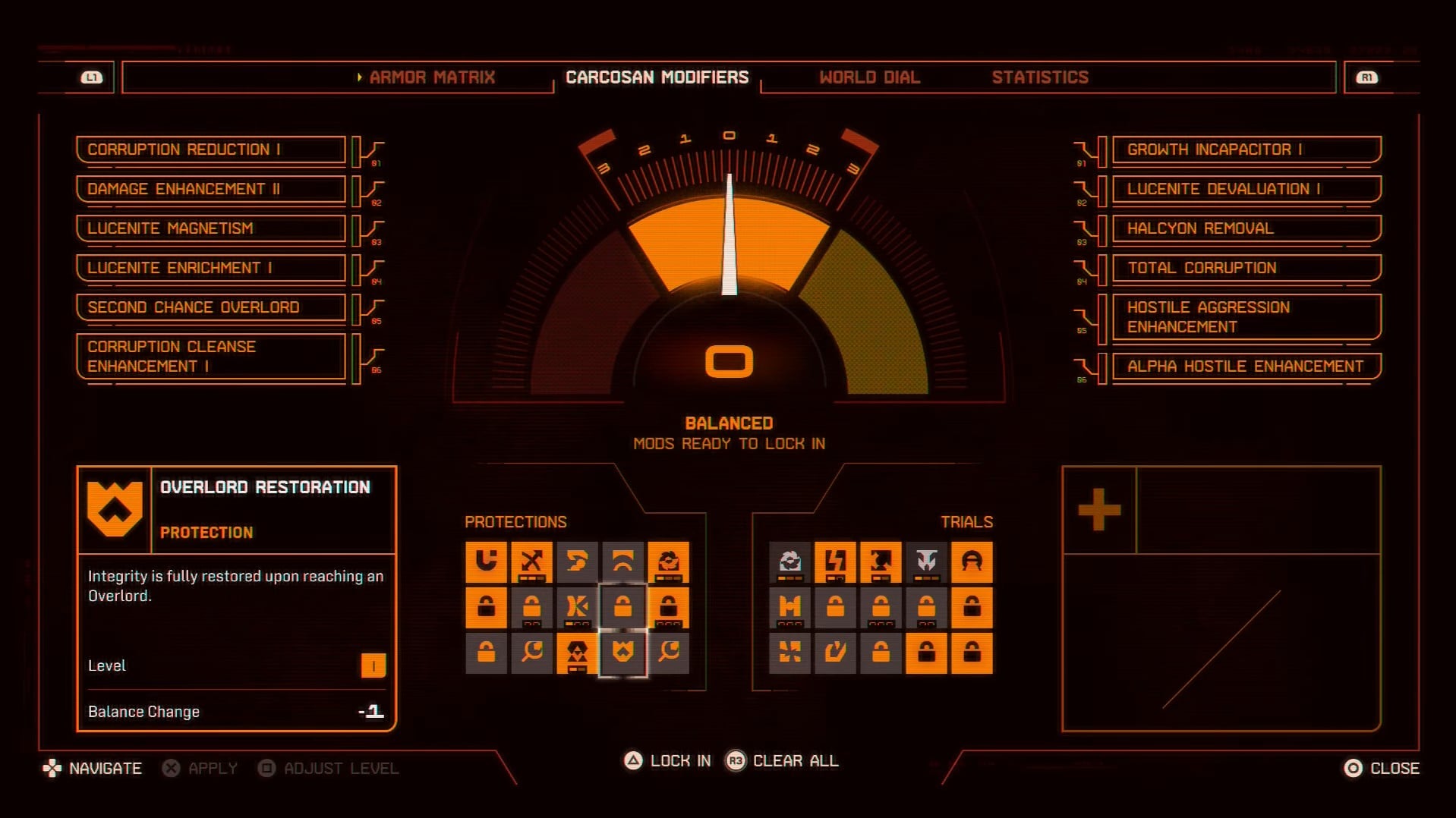Select the Lucenite Enrichment I modifier
Viewport: 1456px width, 818px height.
210,268
